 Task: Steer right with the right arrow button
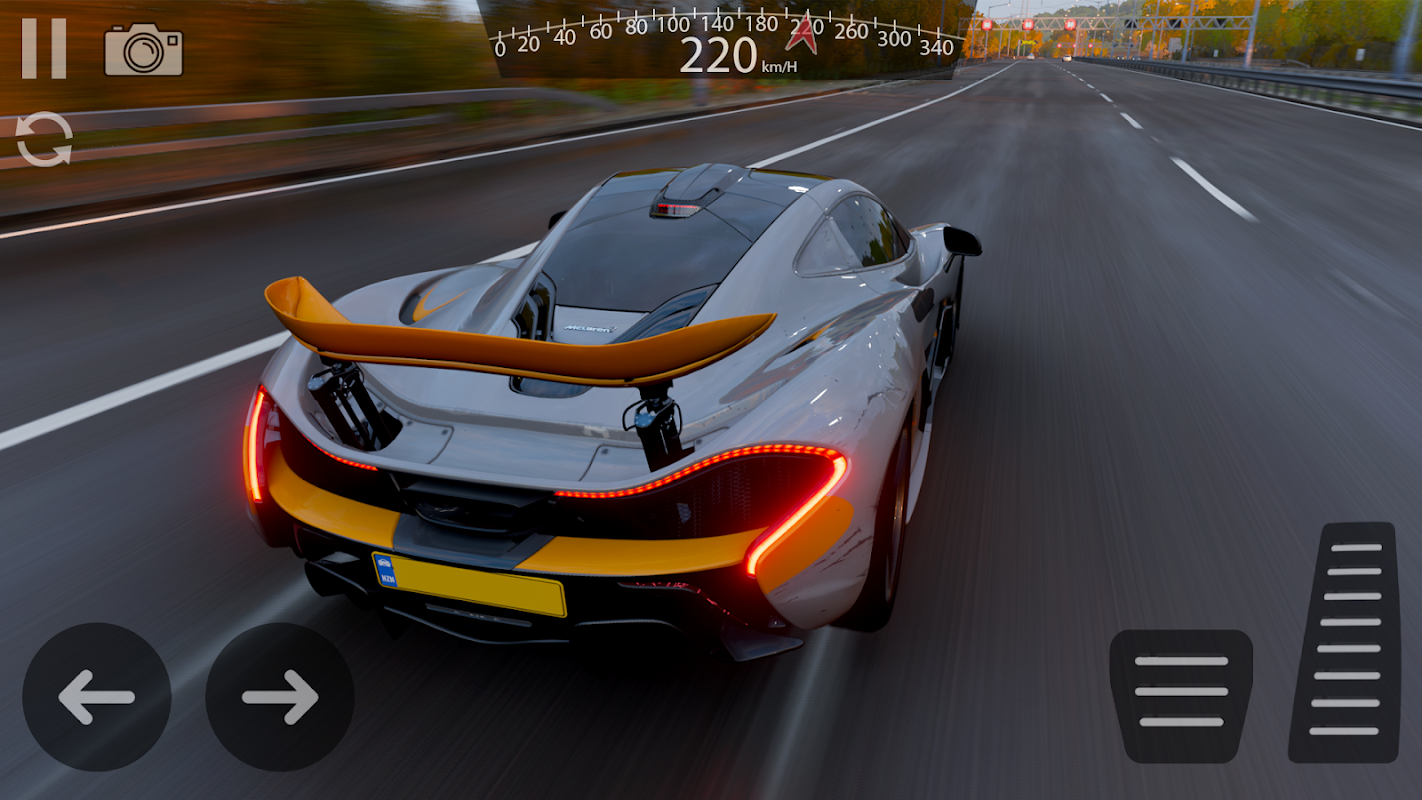click(280, 697)
